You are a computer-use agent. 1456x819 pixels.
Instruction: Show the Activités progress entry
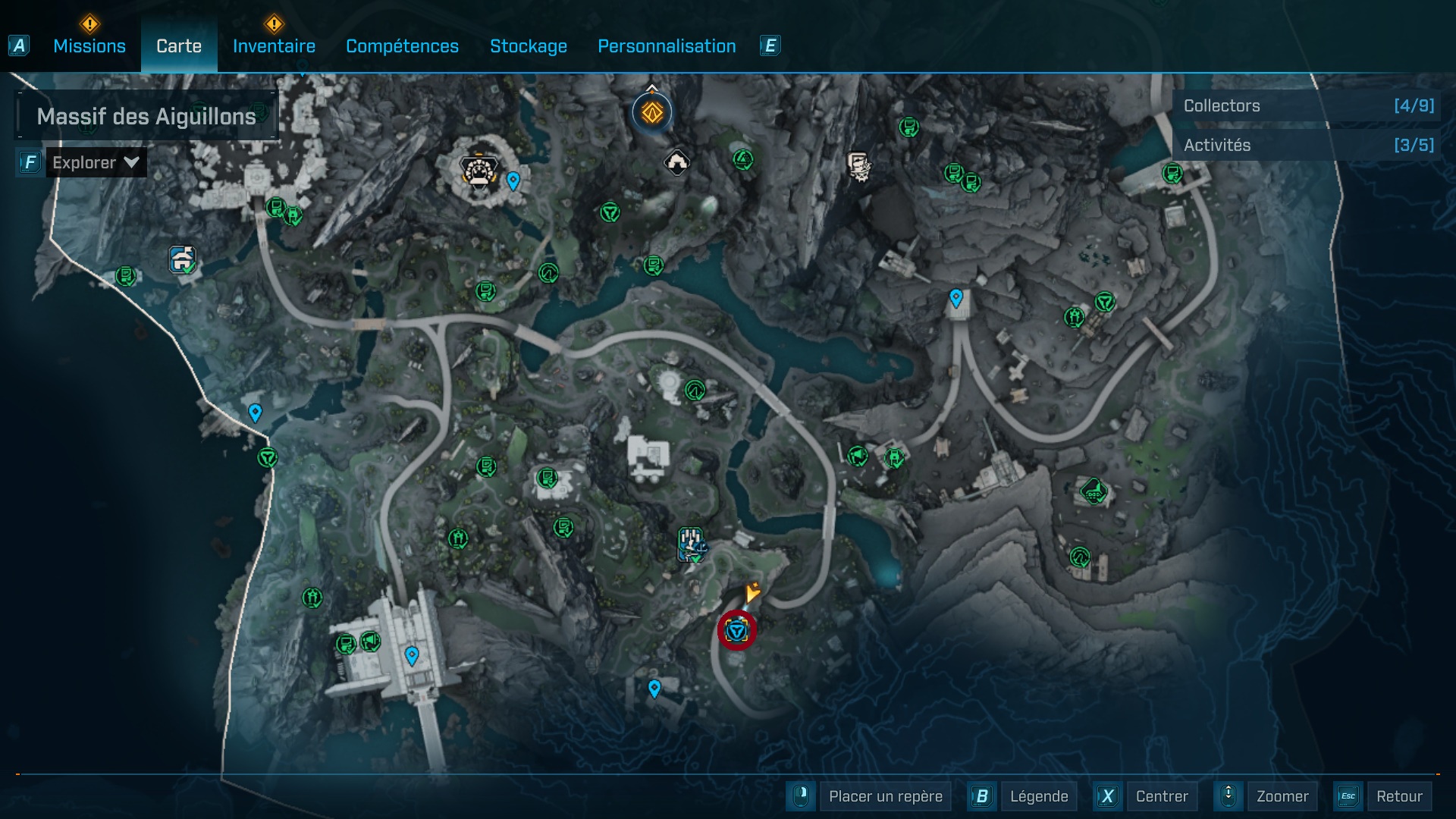(1307, 145)
